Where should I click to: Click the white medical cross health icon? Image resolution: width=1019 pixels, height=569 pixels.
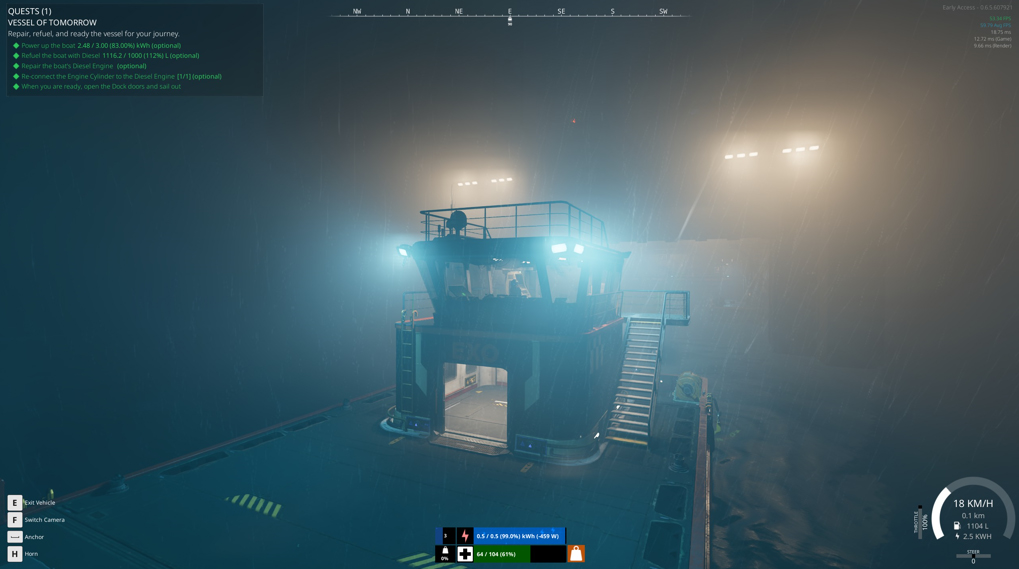tap(465, 553)
